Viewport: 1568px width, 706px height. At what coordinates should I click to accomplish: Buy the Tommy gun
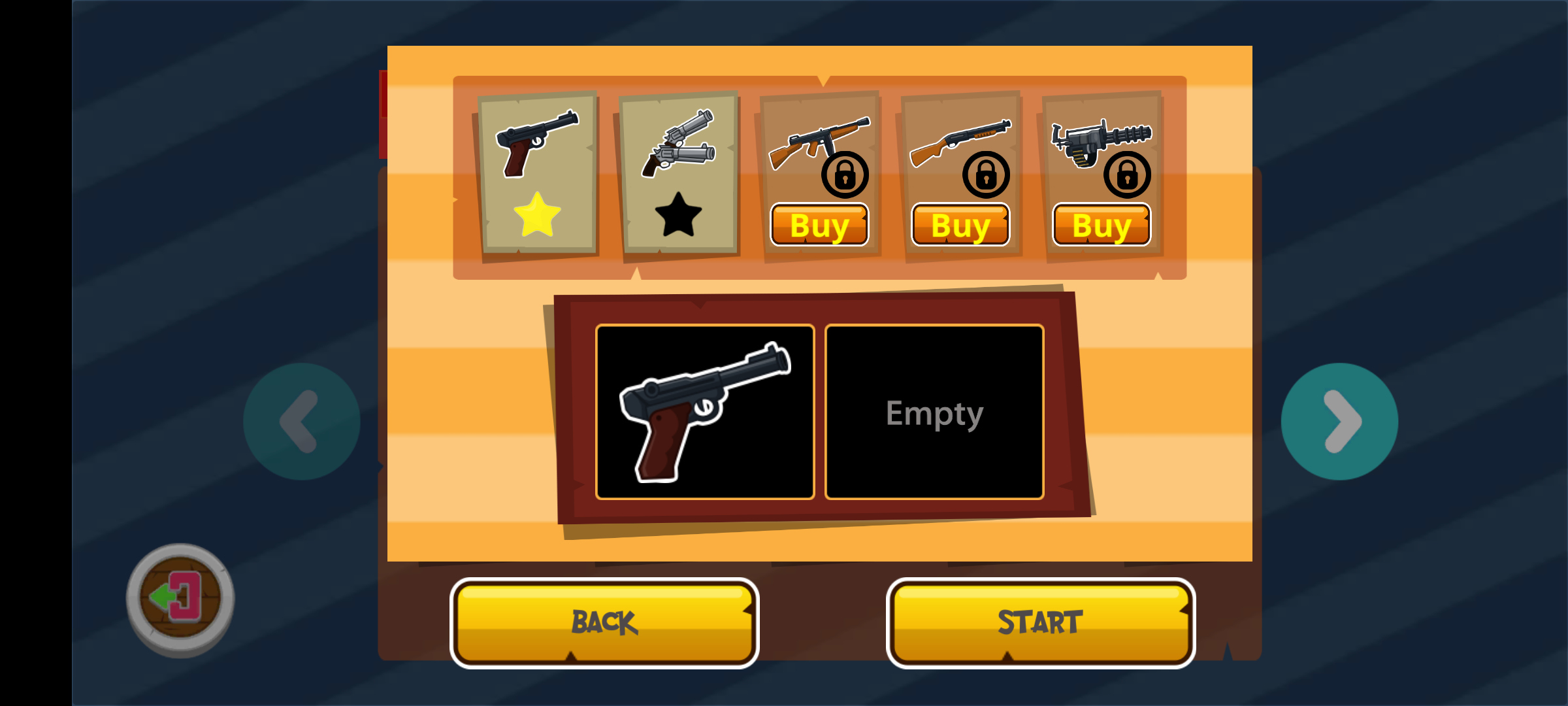819,225
